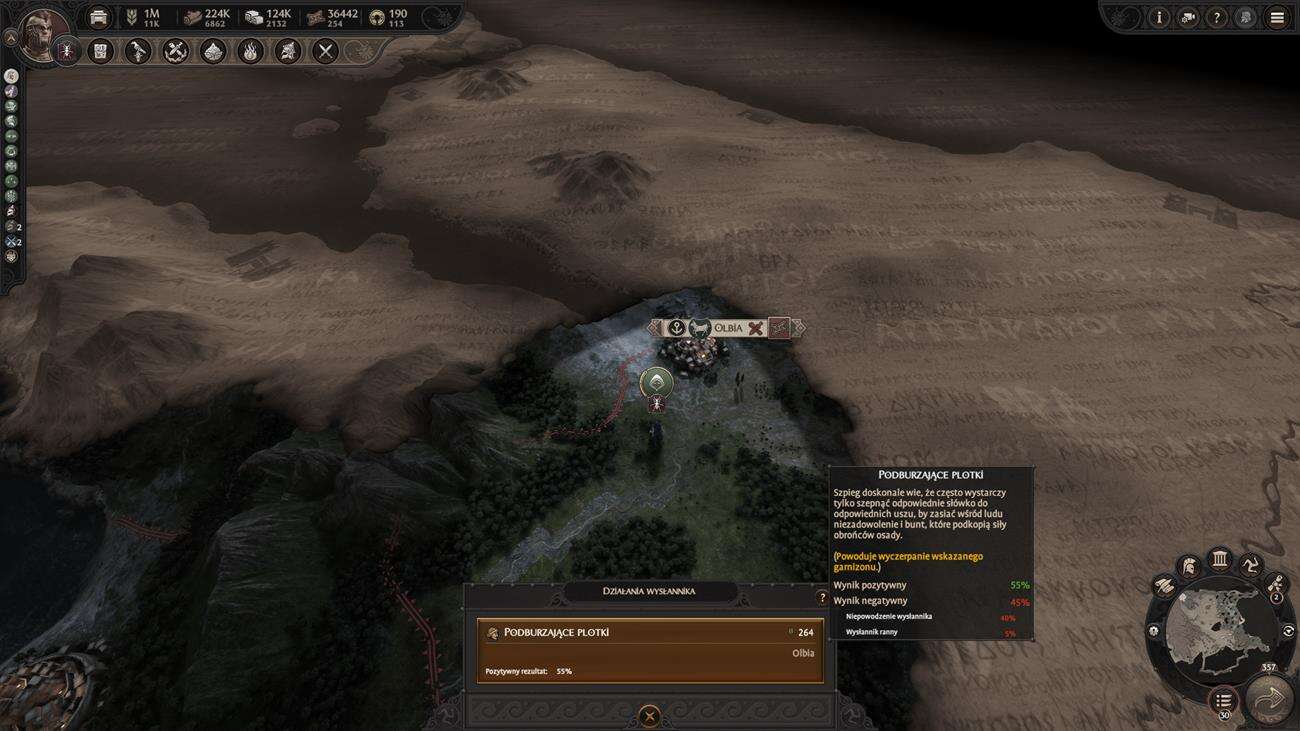The width and height of the screenshot is (1300, 731).
Task: Open the events list below minimap
Action: pos(1223,699)
